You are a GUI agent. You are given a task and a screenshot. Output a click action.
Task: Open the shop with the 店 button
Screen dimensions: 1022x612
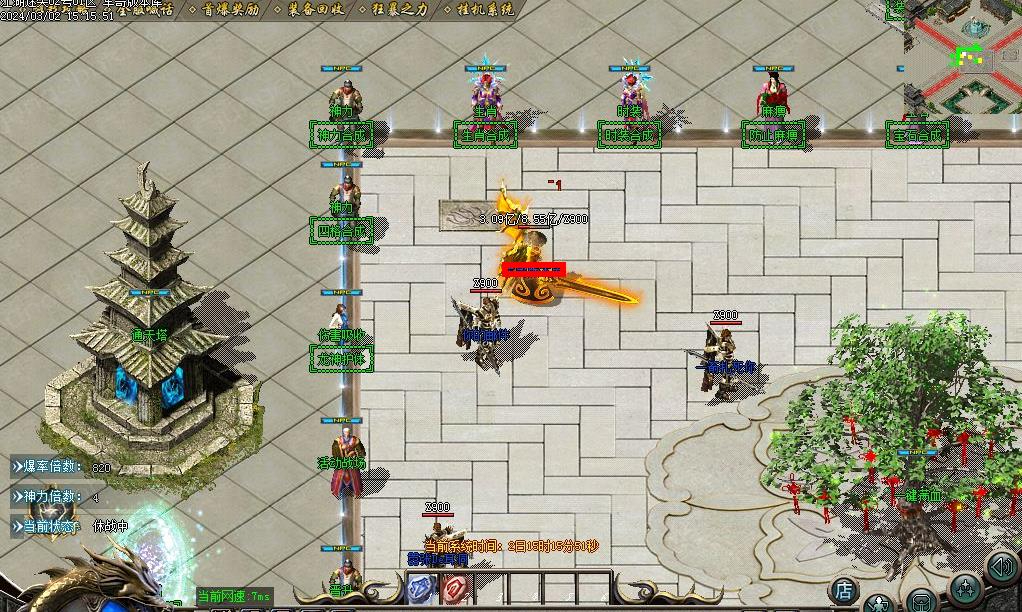point(845,590)
